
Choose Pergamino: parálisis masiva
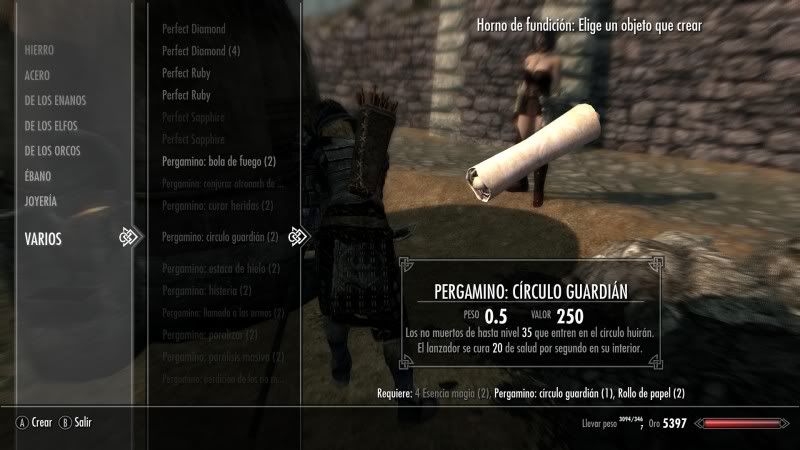point(219,359)
